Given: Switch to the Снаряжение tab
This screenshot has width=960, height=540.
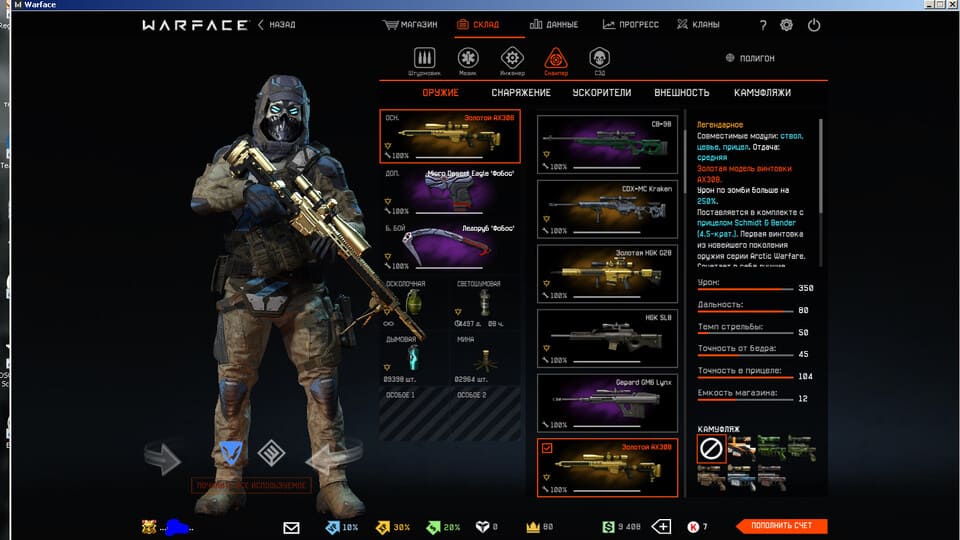Looking at the screenshot, I should point(520,93).
